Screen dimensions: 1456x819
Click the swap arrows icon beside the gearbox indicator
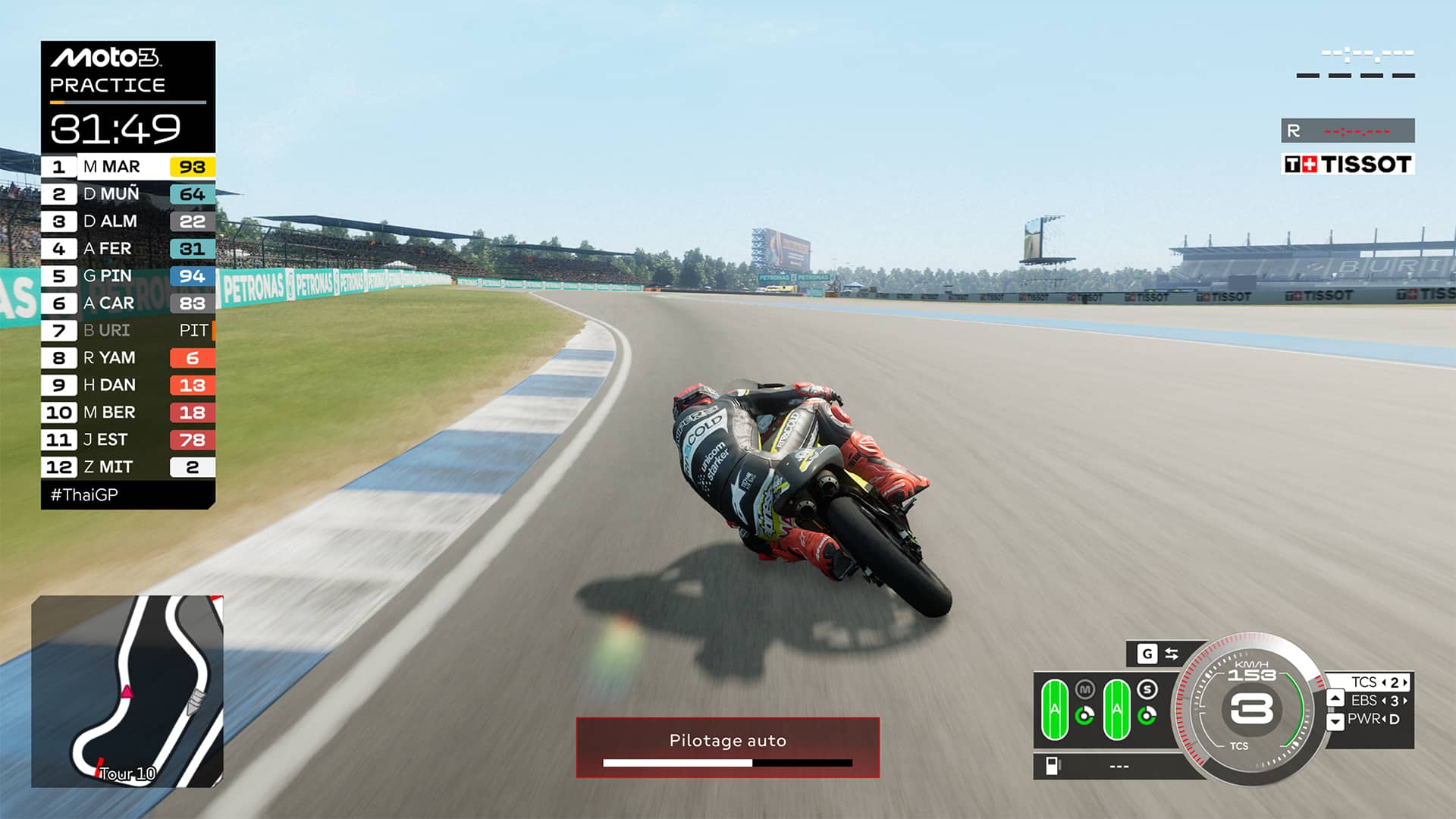[x=1172, y=653]
